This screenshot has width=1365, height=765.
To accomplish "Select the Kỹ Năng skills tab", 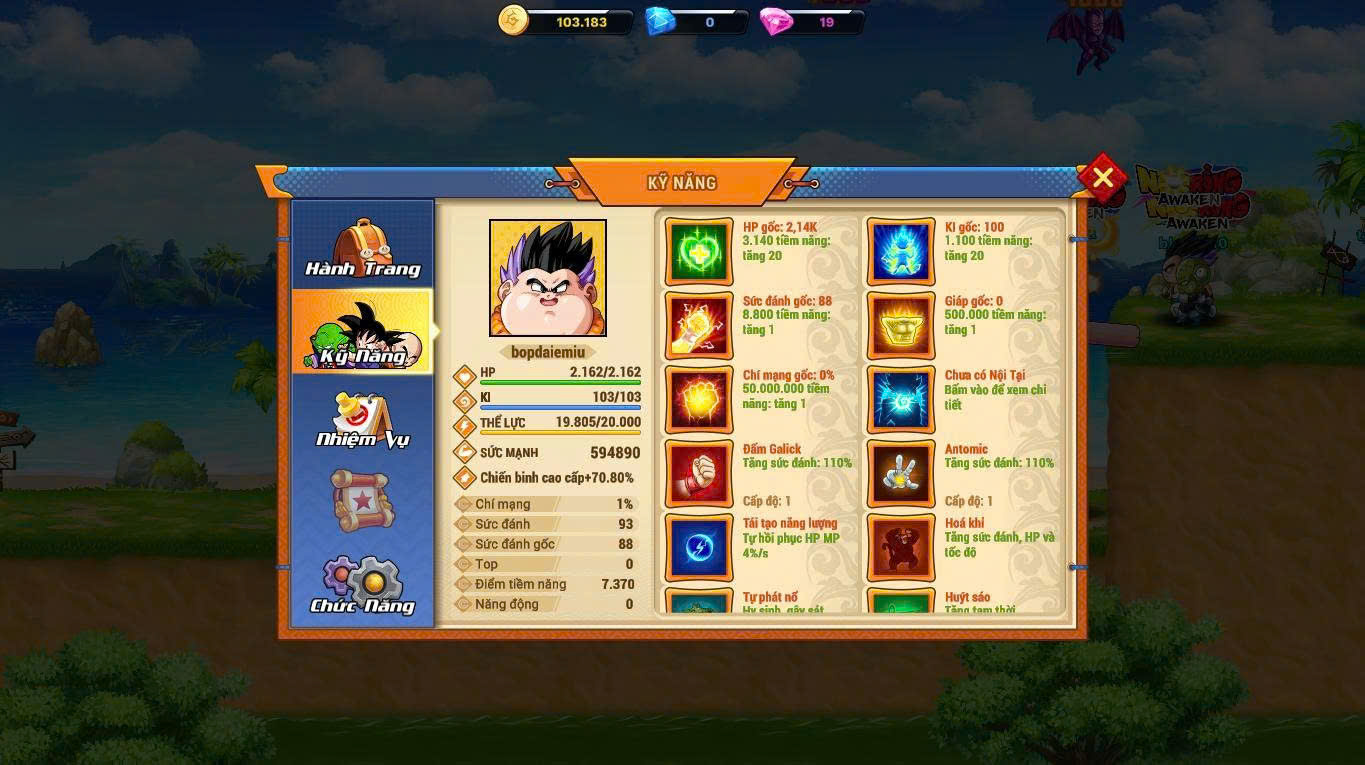I will coord(363,332).
